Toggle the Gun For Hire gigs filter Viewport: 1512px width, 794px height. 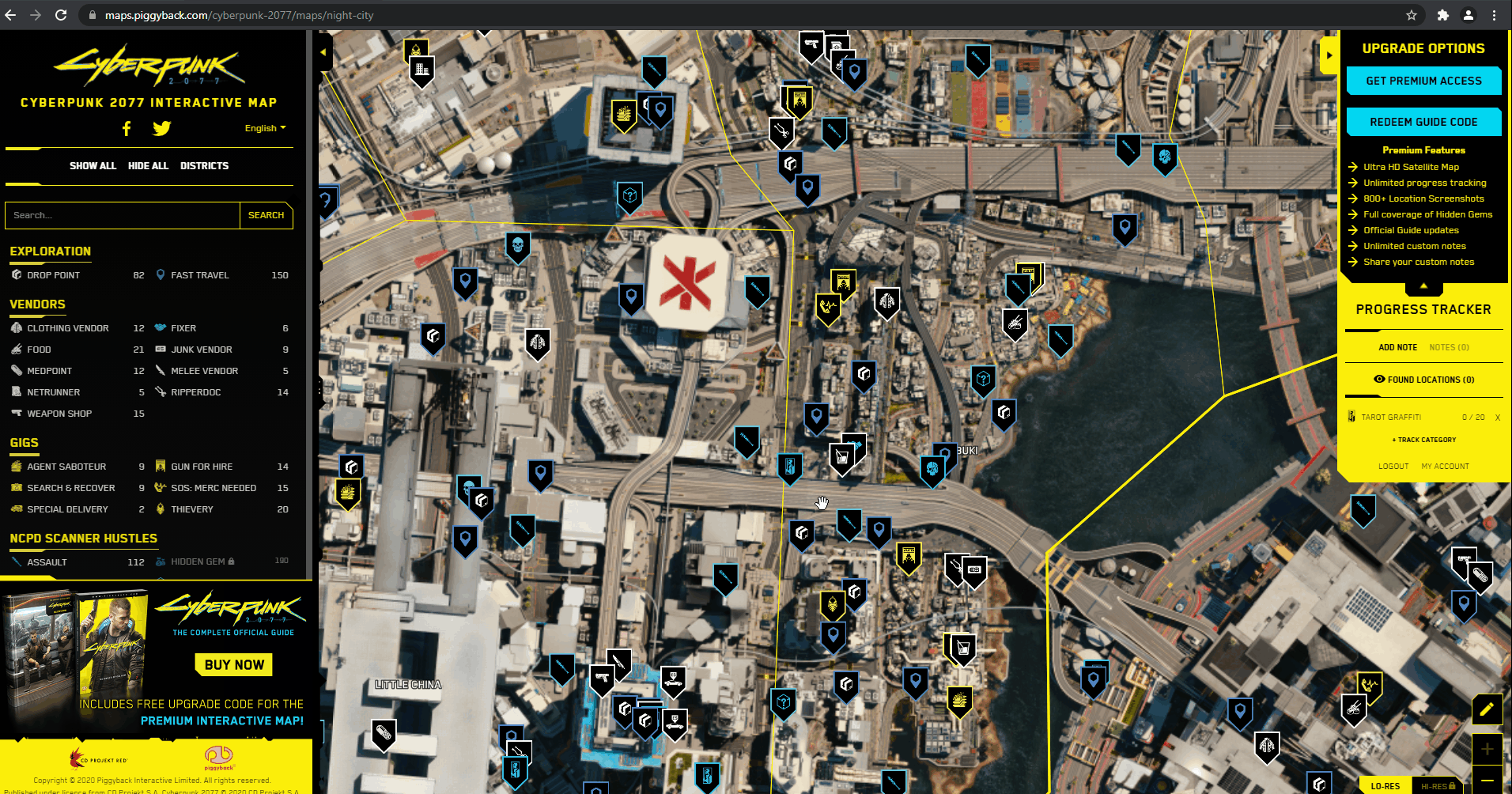coord(202,467)
